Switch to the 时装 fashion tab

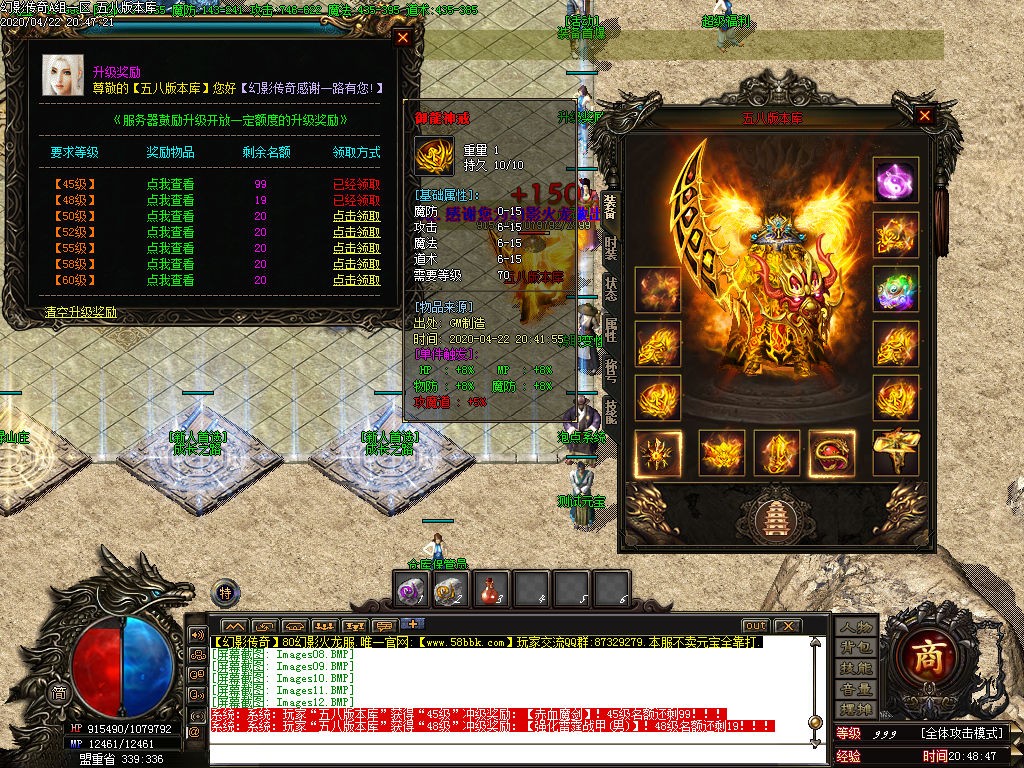[610, 245]
